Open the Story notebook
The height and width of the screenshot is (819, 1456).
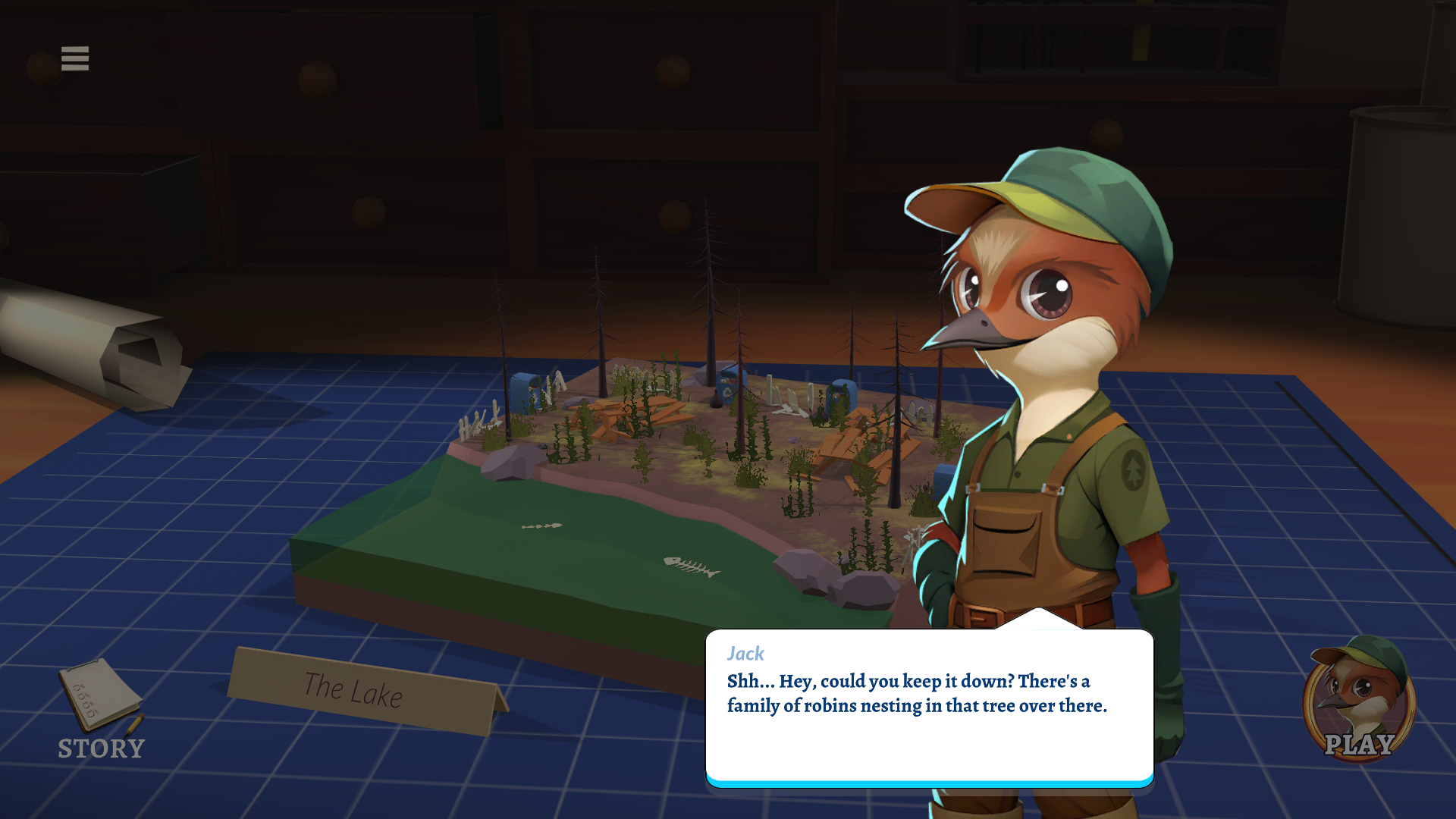[x=101, y=708]
